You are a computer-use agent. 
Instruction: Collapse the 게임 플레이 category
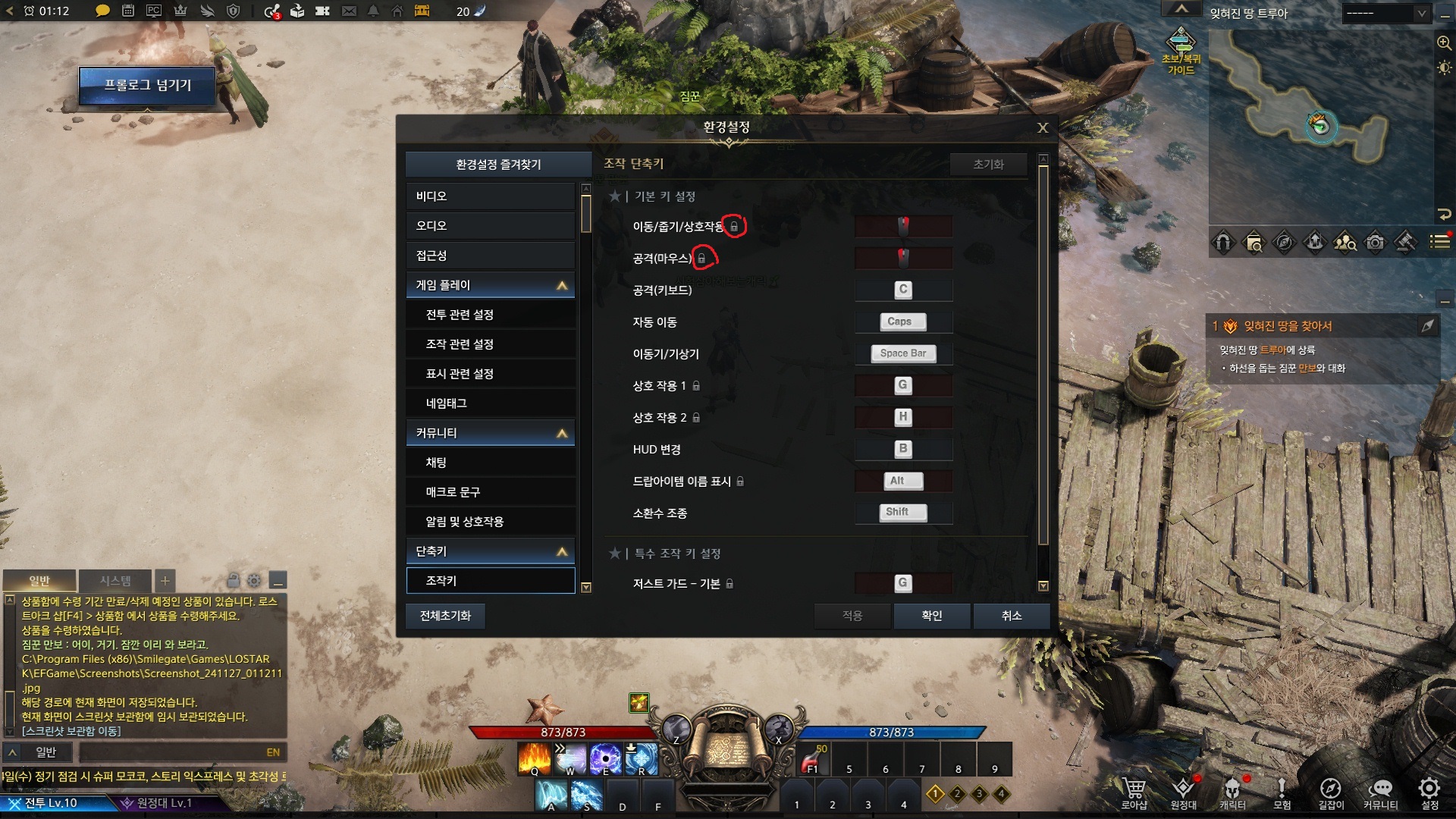coord(562,285)
